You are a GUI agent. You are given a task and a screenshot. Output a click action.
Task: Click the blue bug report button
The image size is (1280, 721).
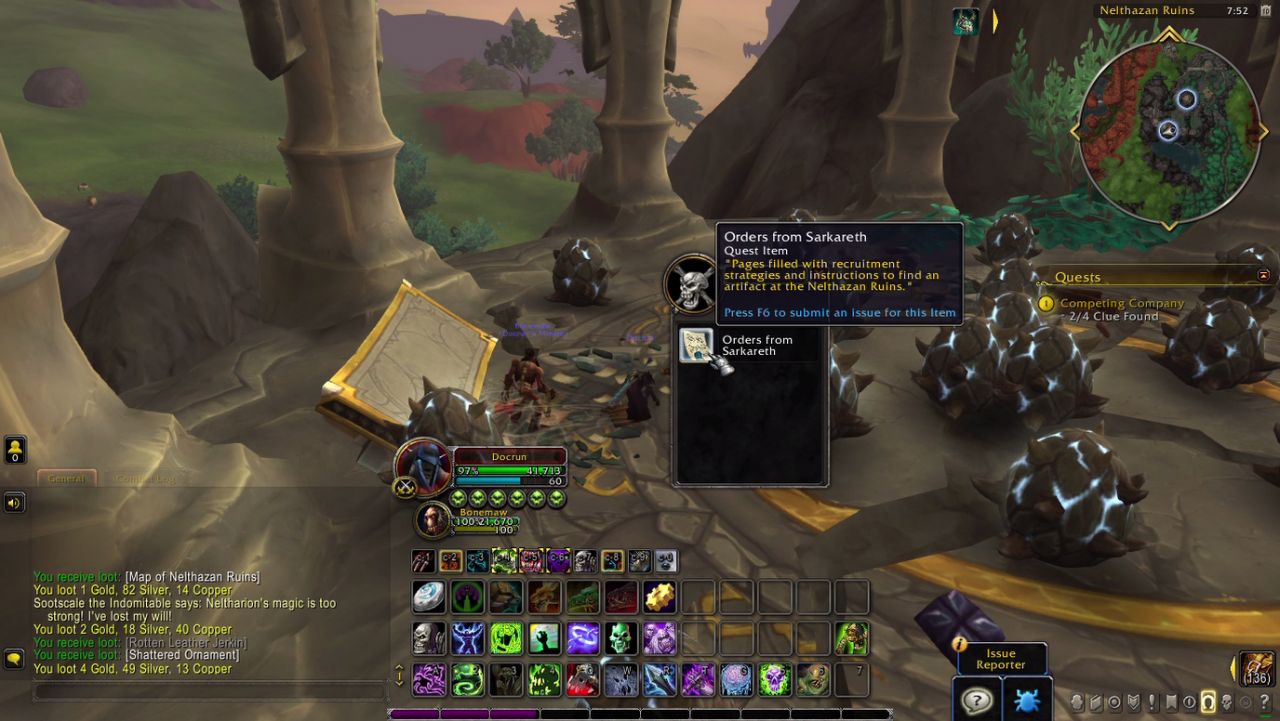click(x=1027, y=699)
